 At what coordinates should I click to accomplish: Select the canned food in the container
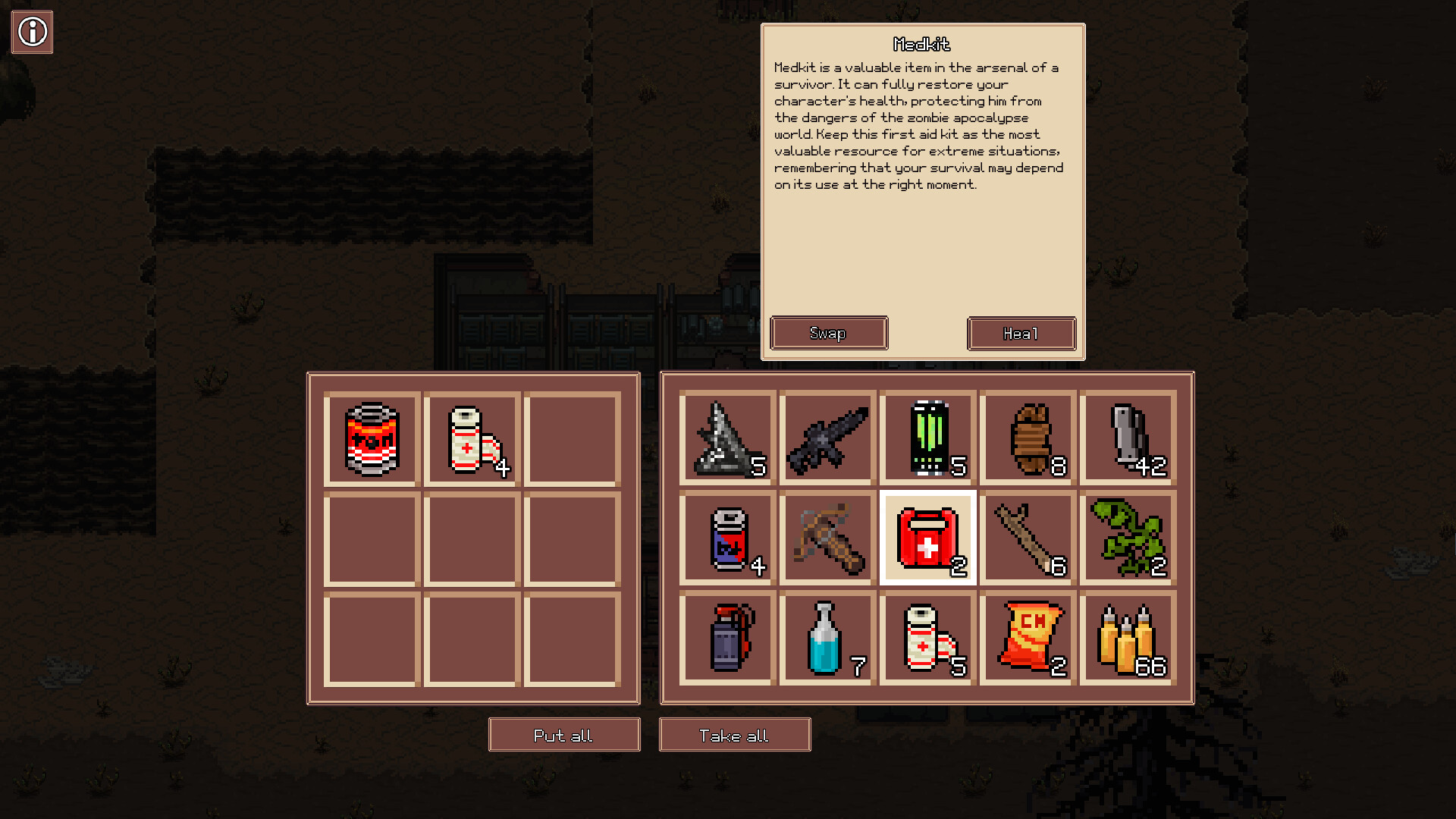pos(371,438)
